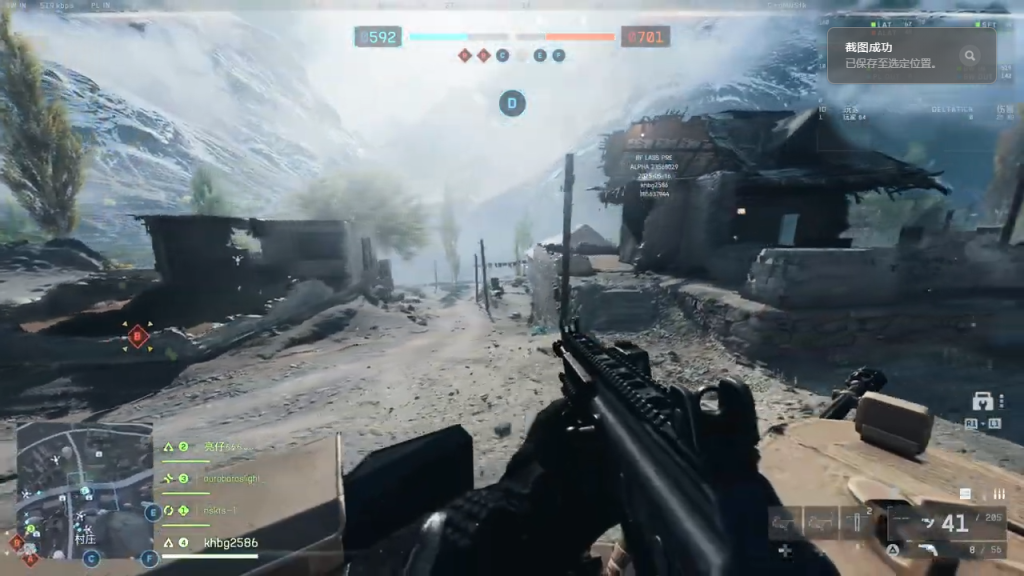
Task: Select objective C marker below minimap
Action: pyautogui.click(x=91, y=558)
